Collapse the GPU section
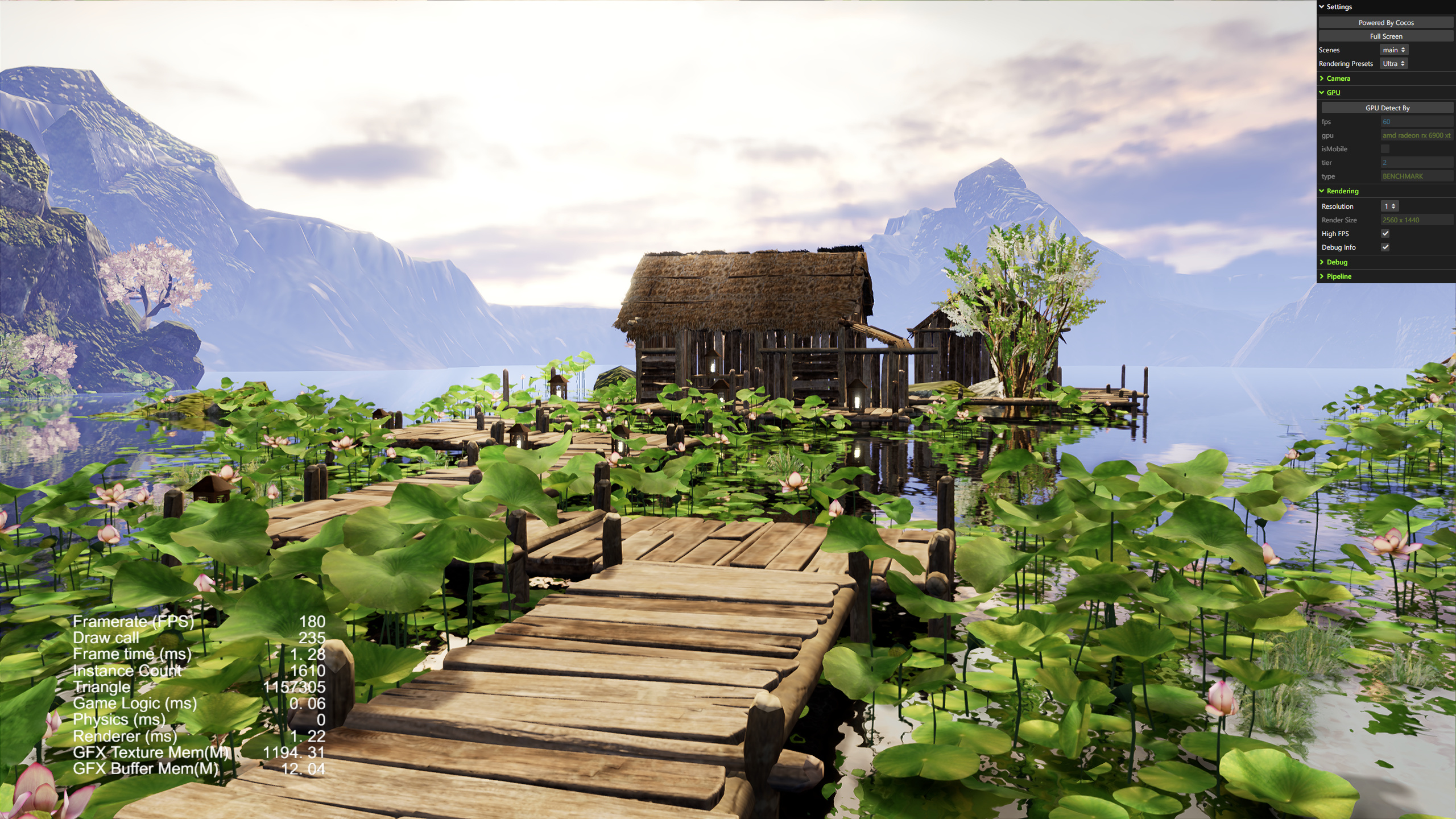The width and height of the screenshot is (1456, 819). point(1333,93)
